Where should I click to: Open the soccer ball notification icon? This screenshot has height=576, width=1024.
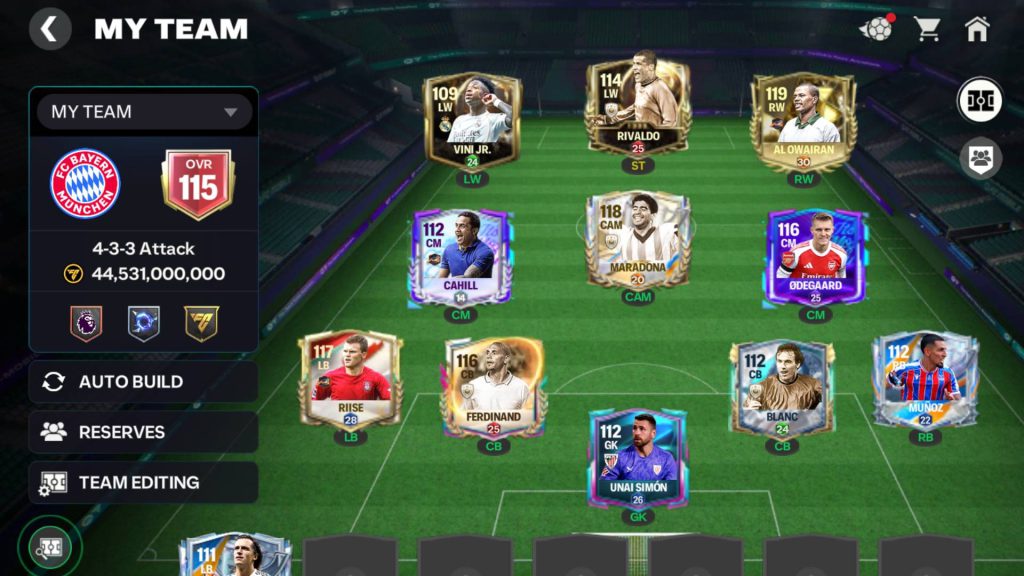coord(877,29)
